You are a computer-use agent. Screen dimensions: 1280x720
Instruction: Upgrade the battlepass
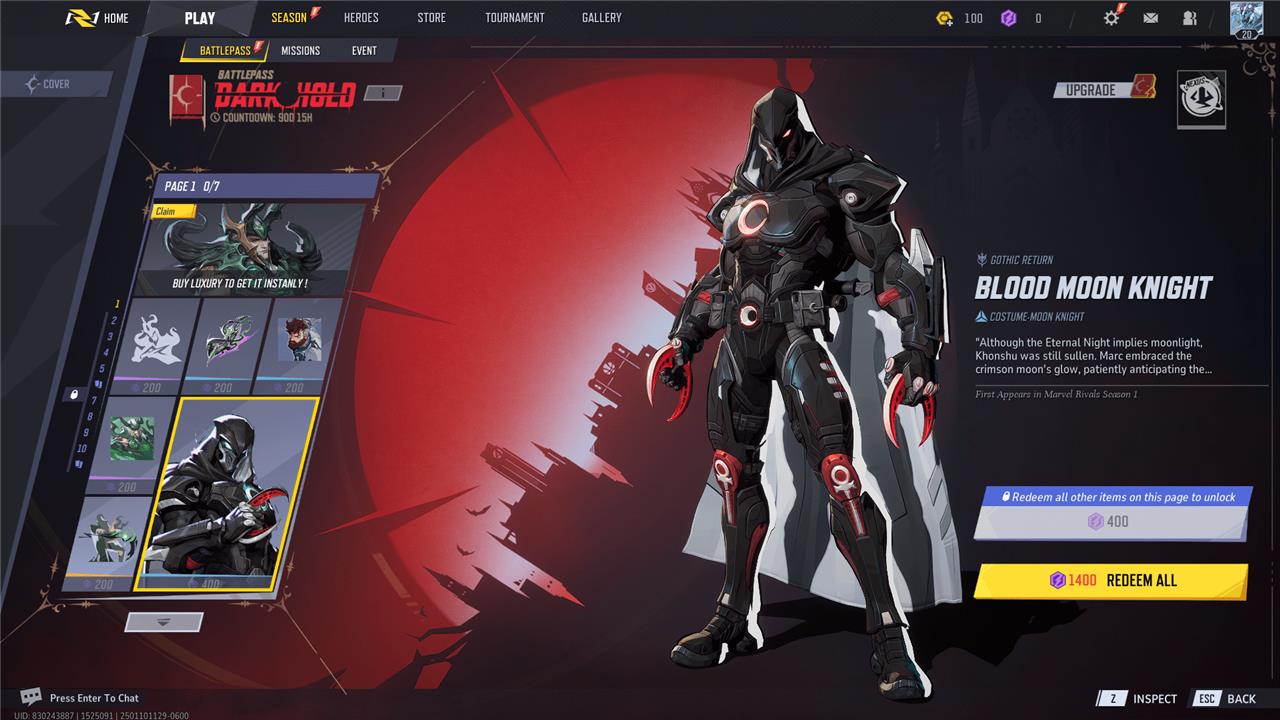(x=1103, y=90)
